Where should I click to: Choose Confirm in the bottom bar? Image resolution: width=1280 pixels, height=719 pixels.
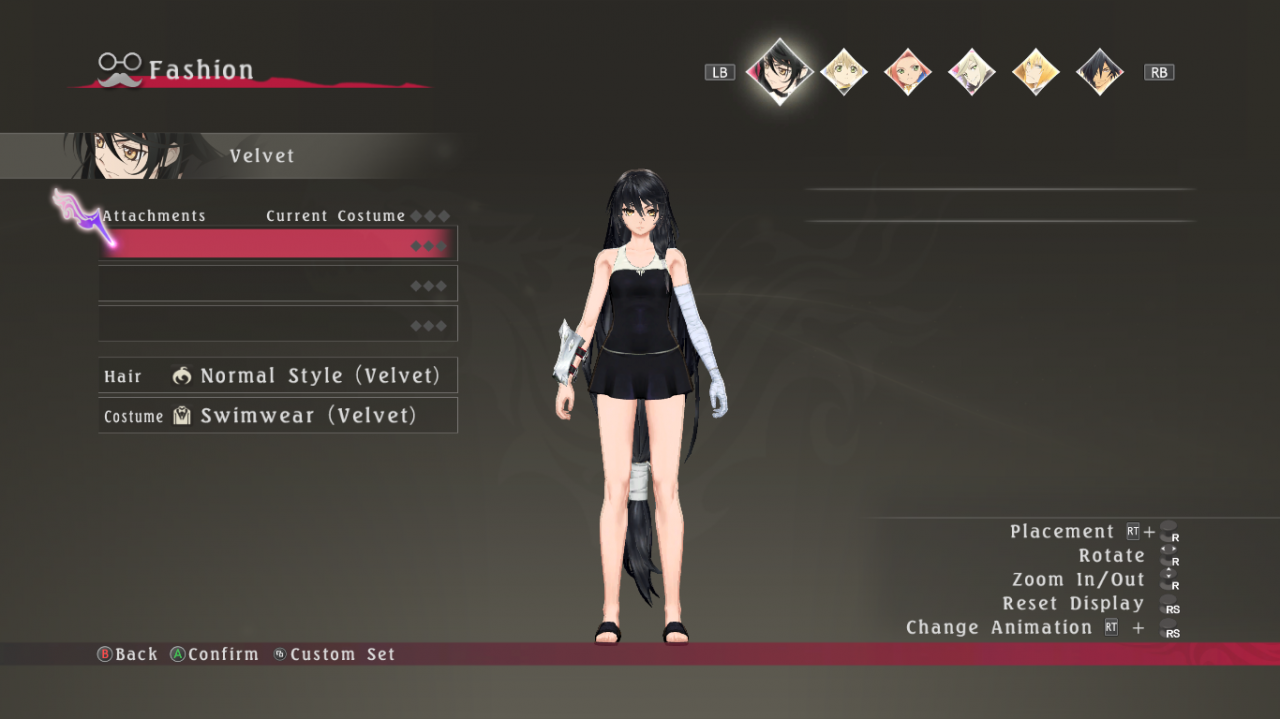coord(214,655)
